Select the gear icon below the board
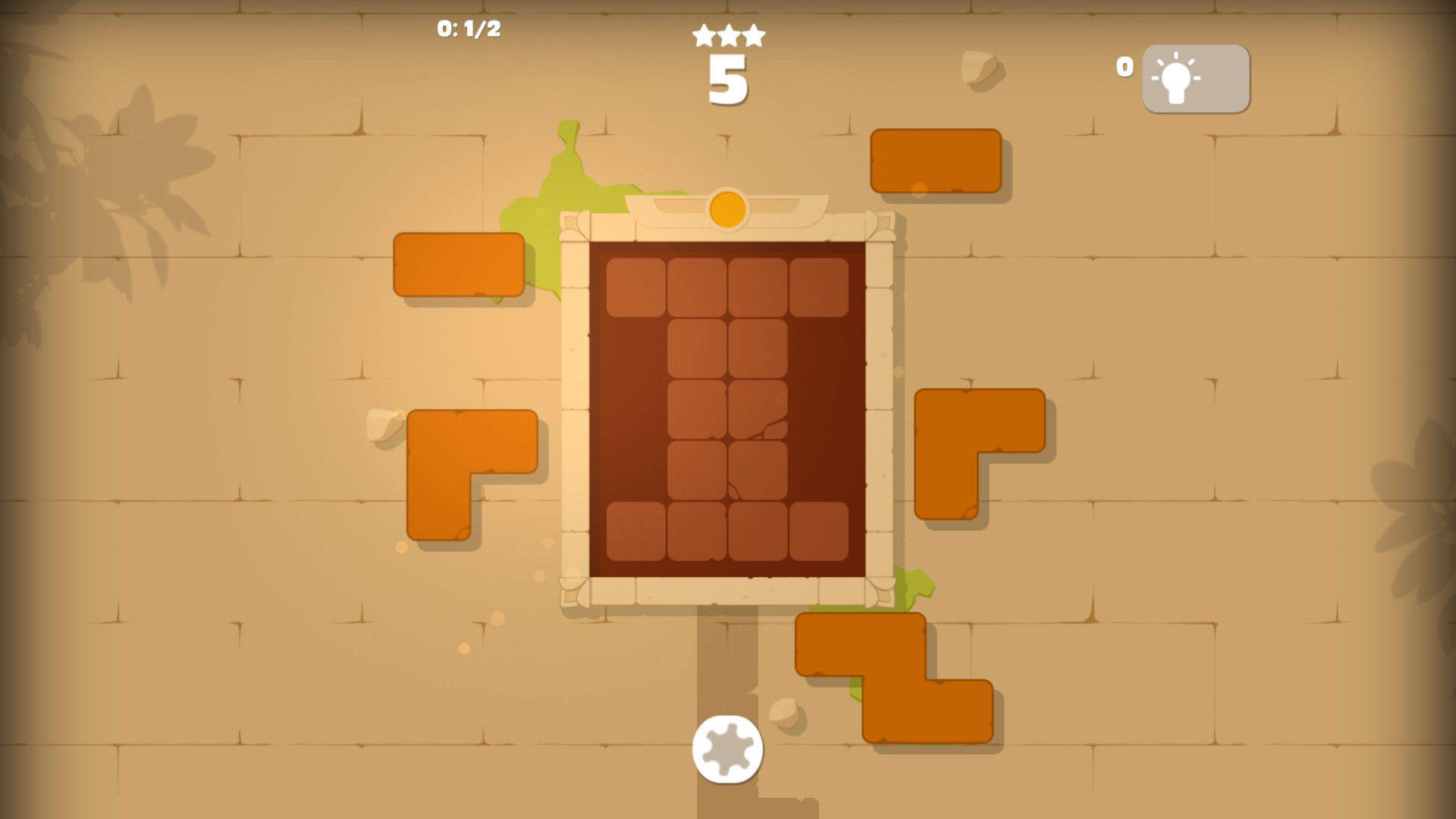The width and height of the screenshot is (1456, 819). (726, 751)
